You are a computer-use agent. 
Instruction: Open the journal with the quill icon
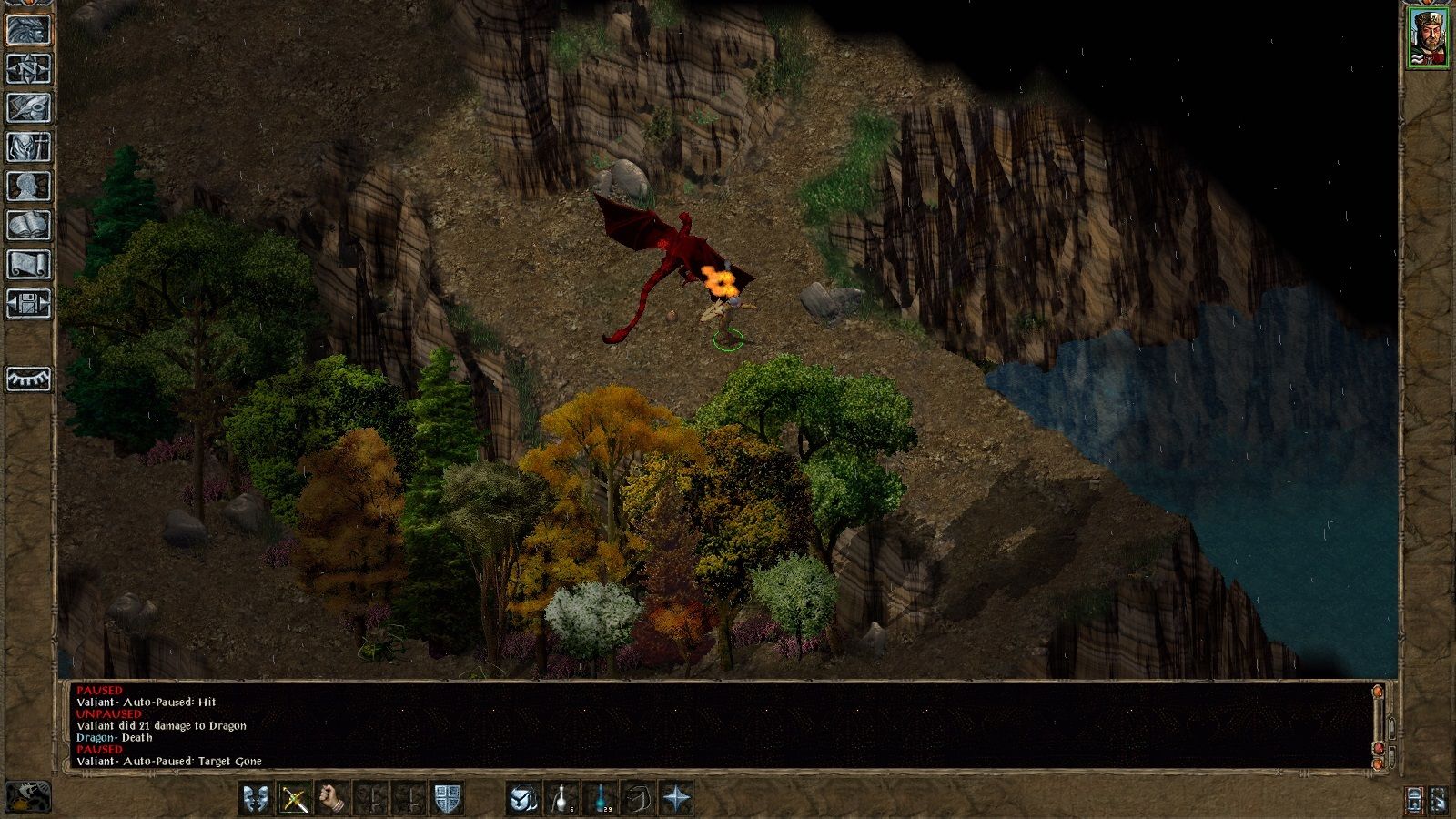[29, 107]
